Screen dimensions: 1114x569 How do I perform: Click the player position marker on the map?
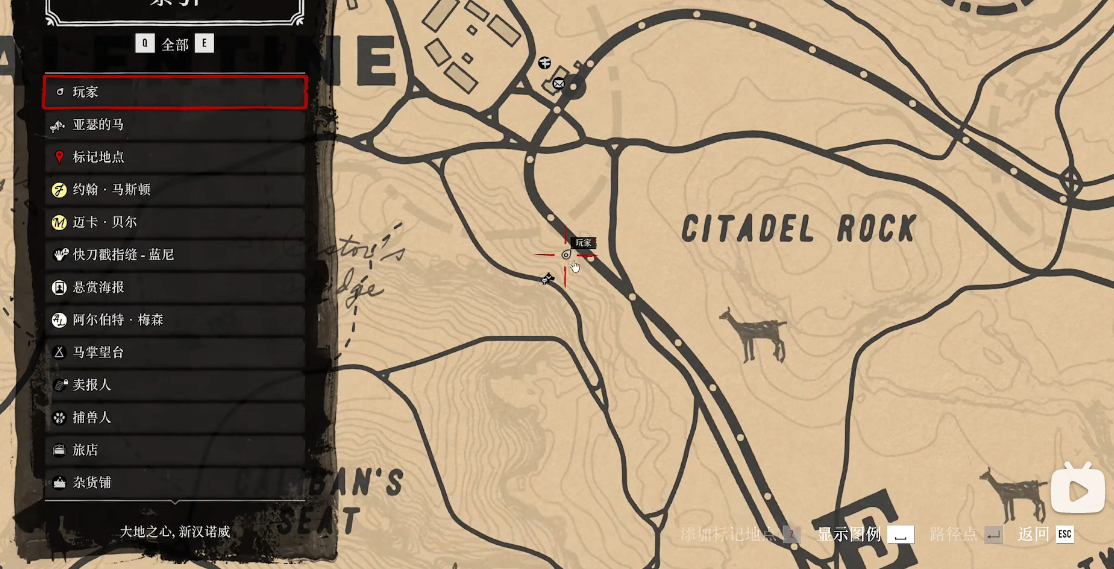click(x=566, y=255)
